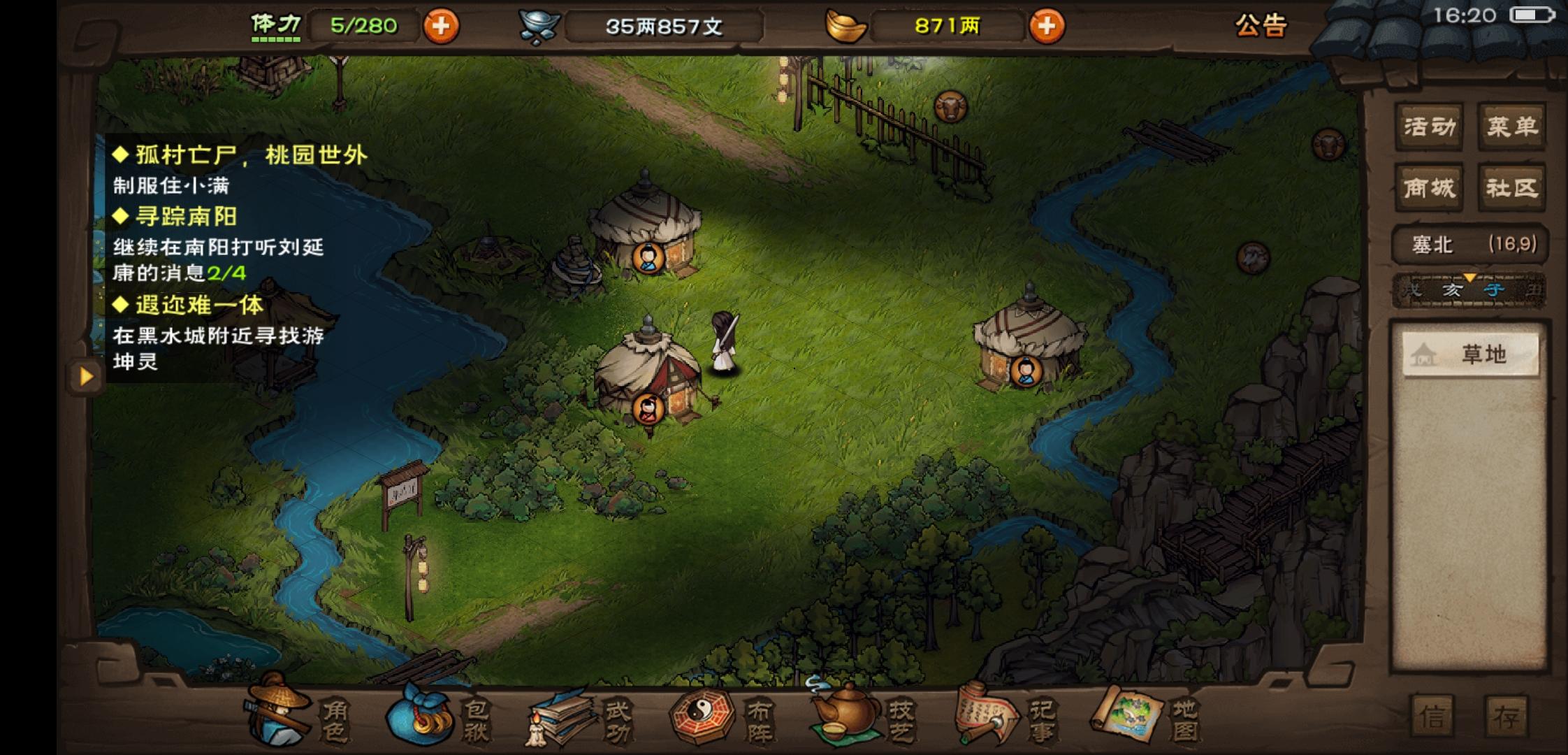The width and height of the screenshot is (1568, 755).
Task: Collapse the quest panel with the side arrow
Action: 85,376
